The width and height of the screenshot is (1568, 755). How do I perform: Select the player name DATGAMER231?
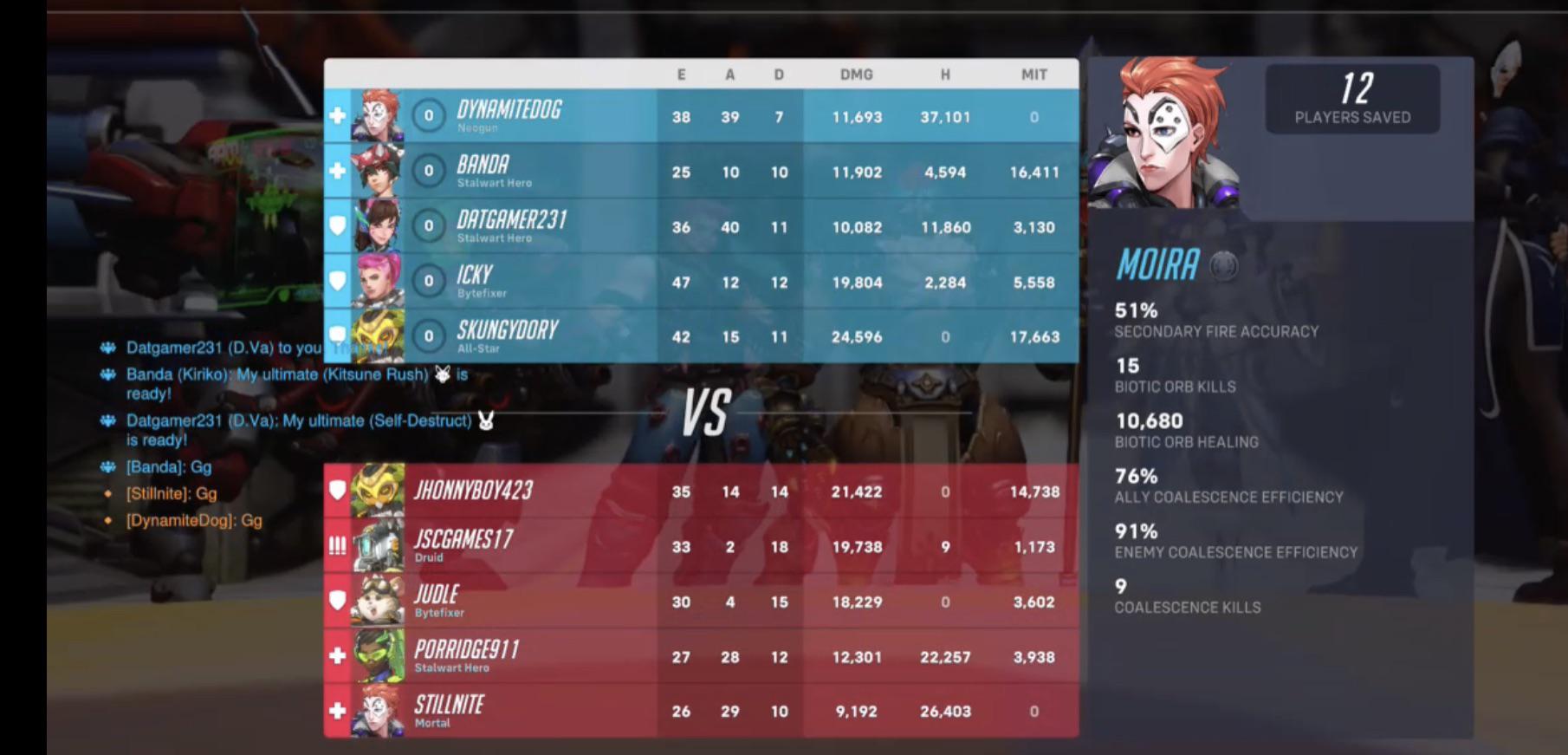point(512,220)
